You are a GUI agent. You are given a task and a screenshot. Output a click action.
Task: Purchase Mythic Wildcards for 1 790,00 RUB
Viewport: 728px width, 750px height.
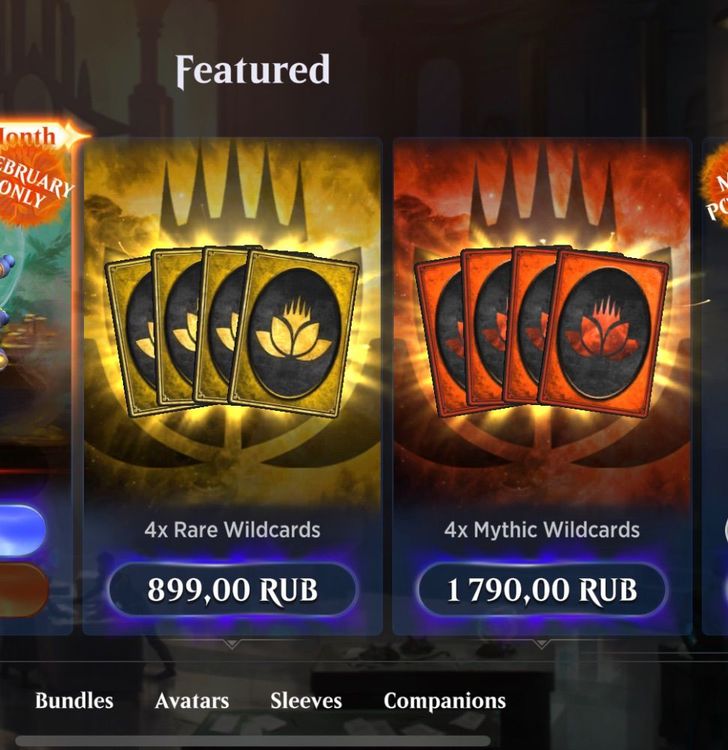pyautogui.click(x=541, y=590)
